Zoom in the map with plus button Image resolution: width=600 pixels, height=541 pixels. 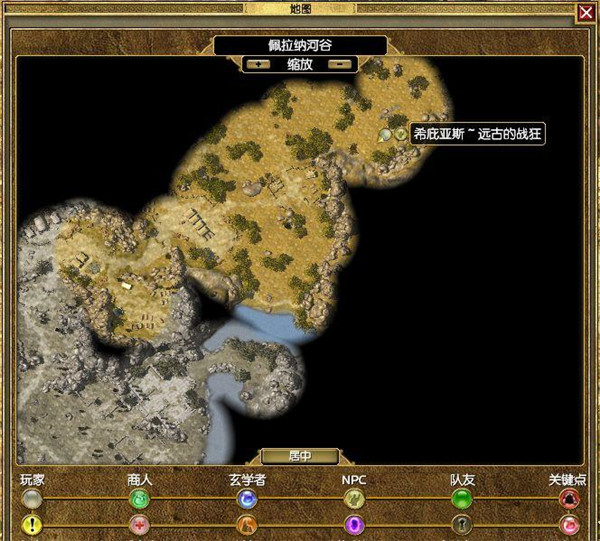(261, 63)
